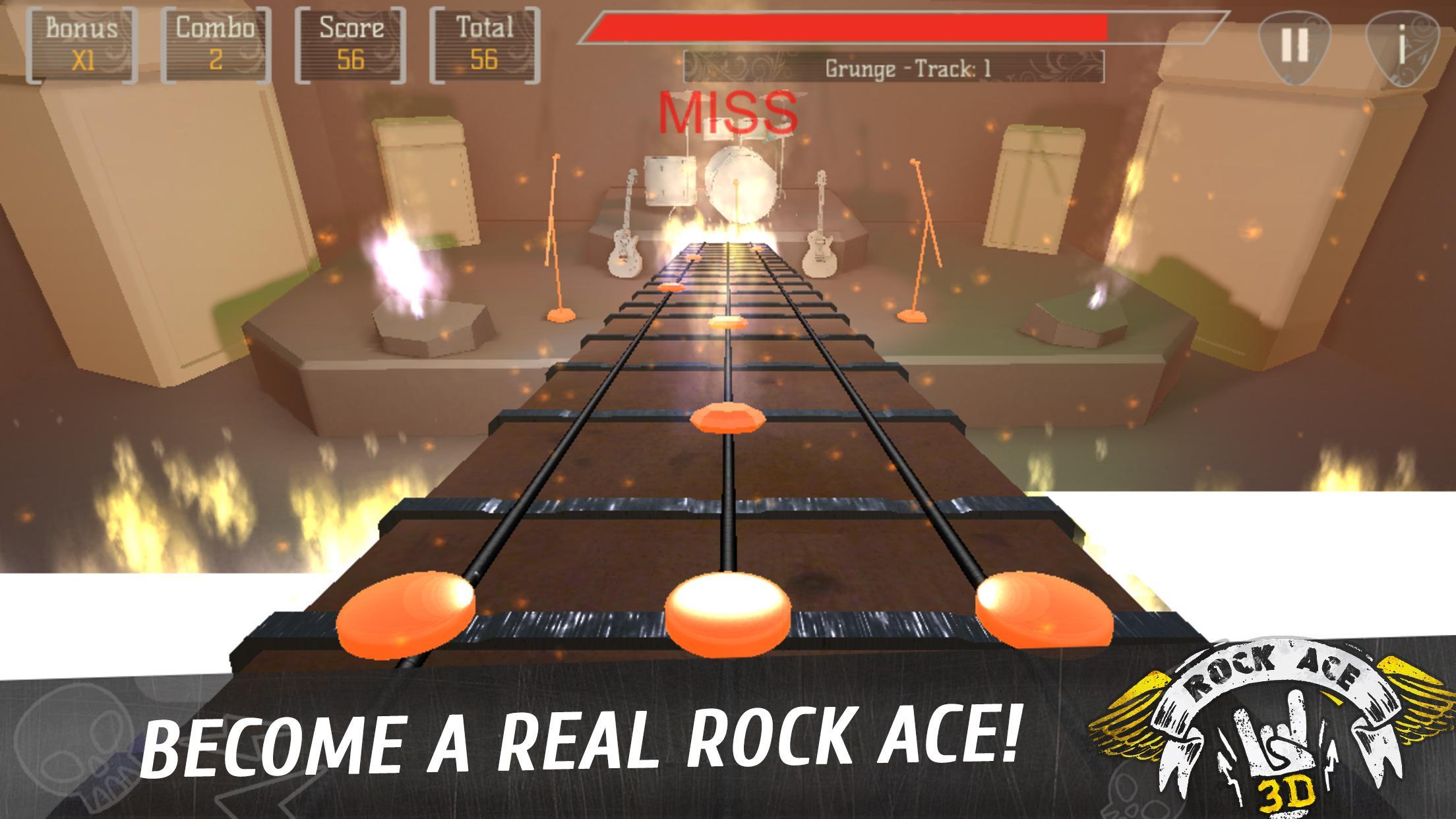The image size is (1456, 819).
Task: Select the Combo counter showing 2
Action: pyautogui.click(x=218, y=43)
